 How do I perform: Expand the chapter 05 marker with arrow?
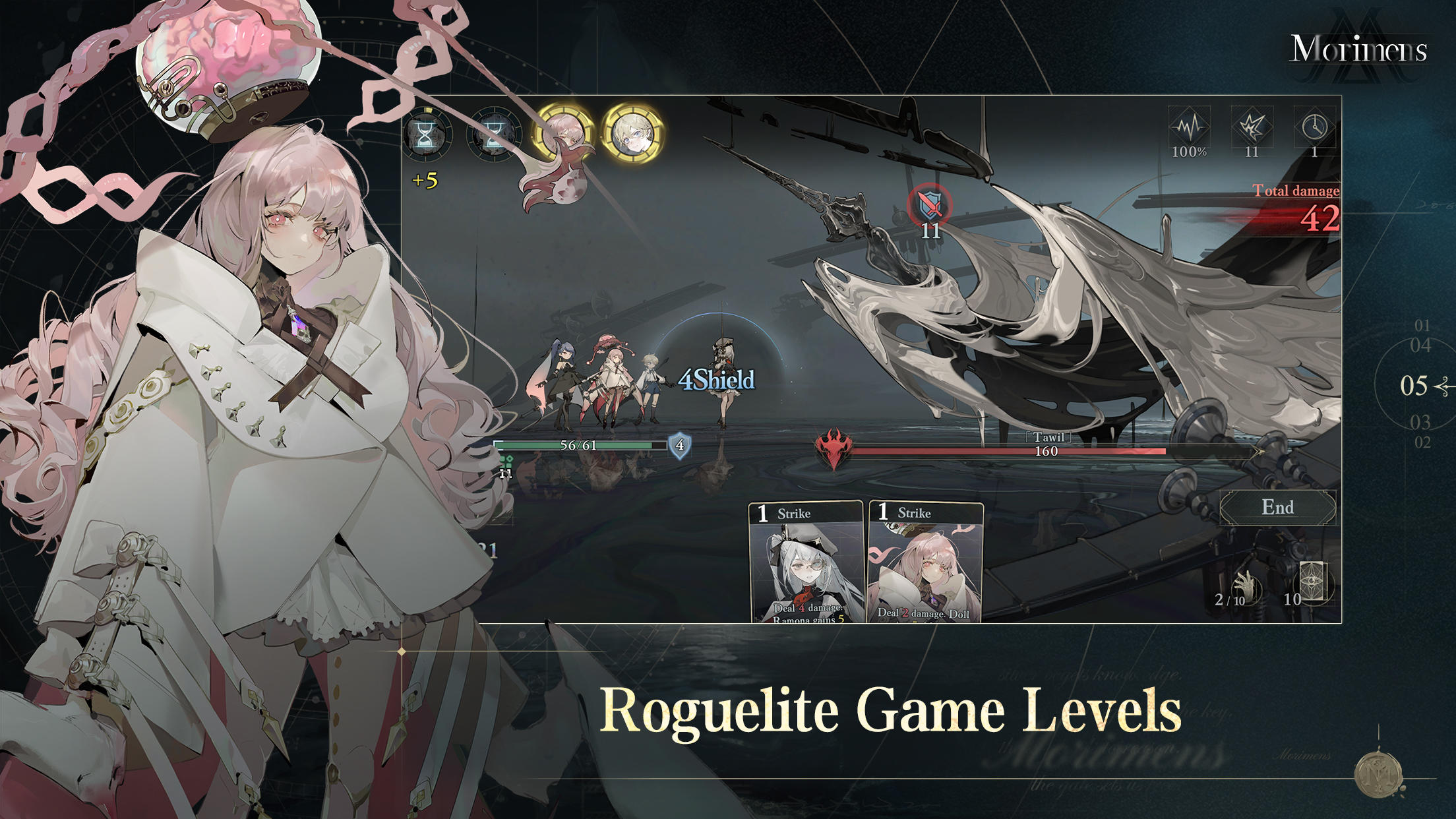[x=1415, y=385]
